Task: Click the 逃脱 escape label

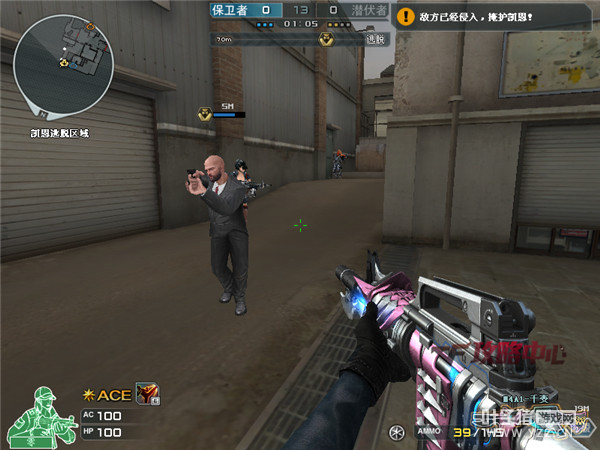Action: (374, 39)
